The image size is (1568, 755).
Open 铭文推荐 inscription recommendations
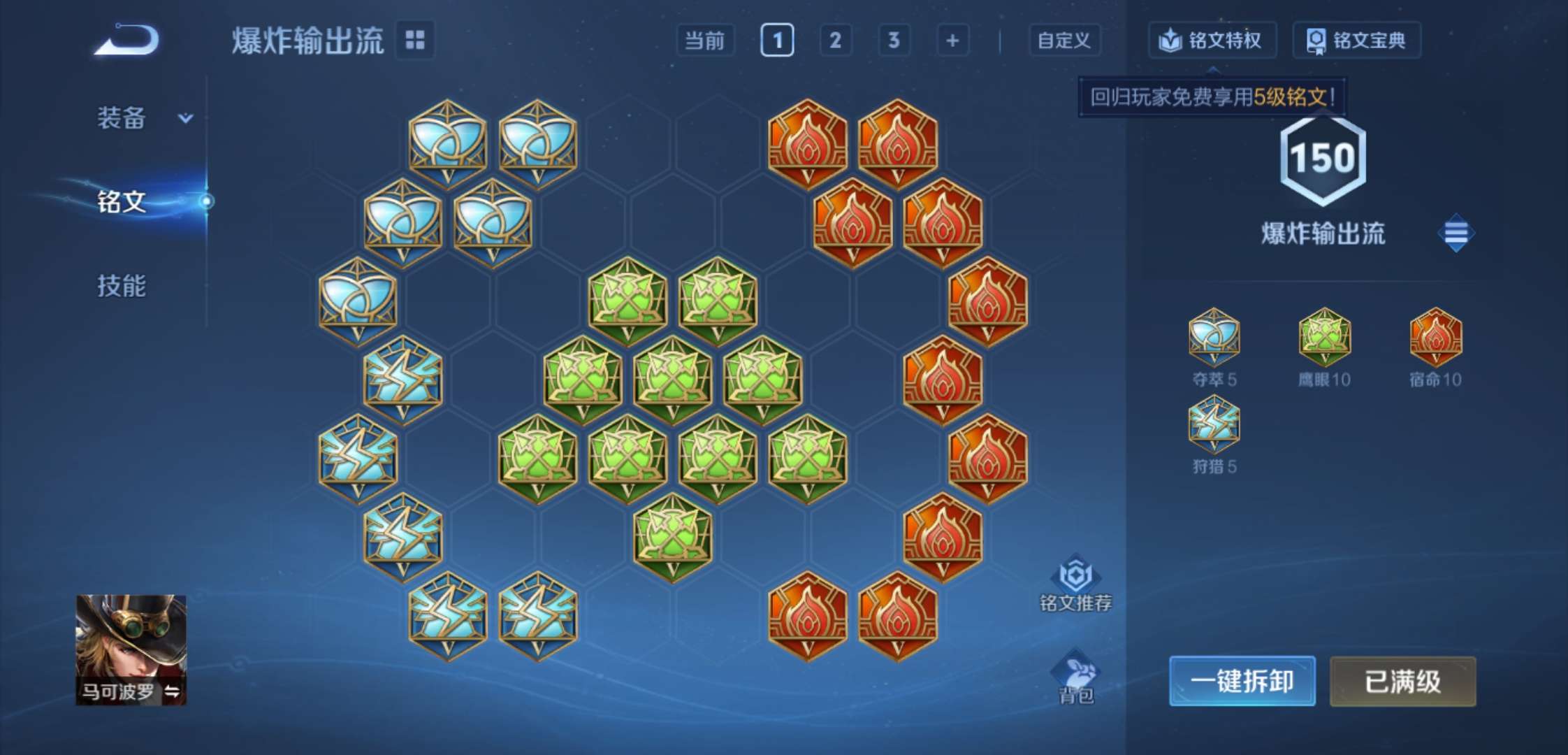1075,584
